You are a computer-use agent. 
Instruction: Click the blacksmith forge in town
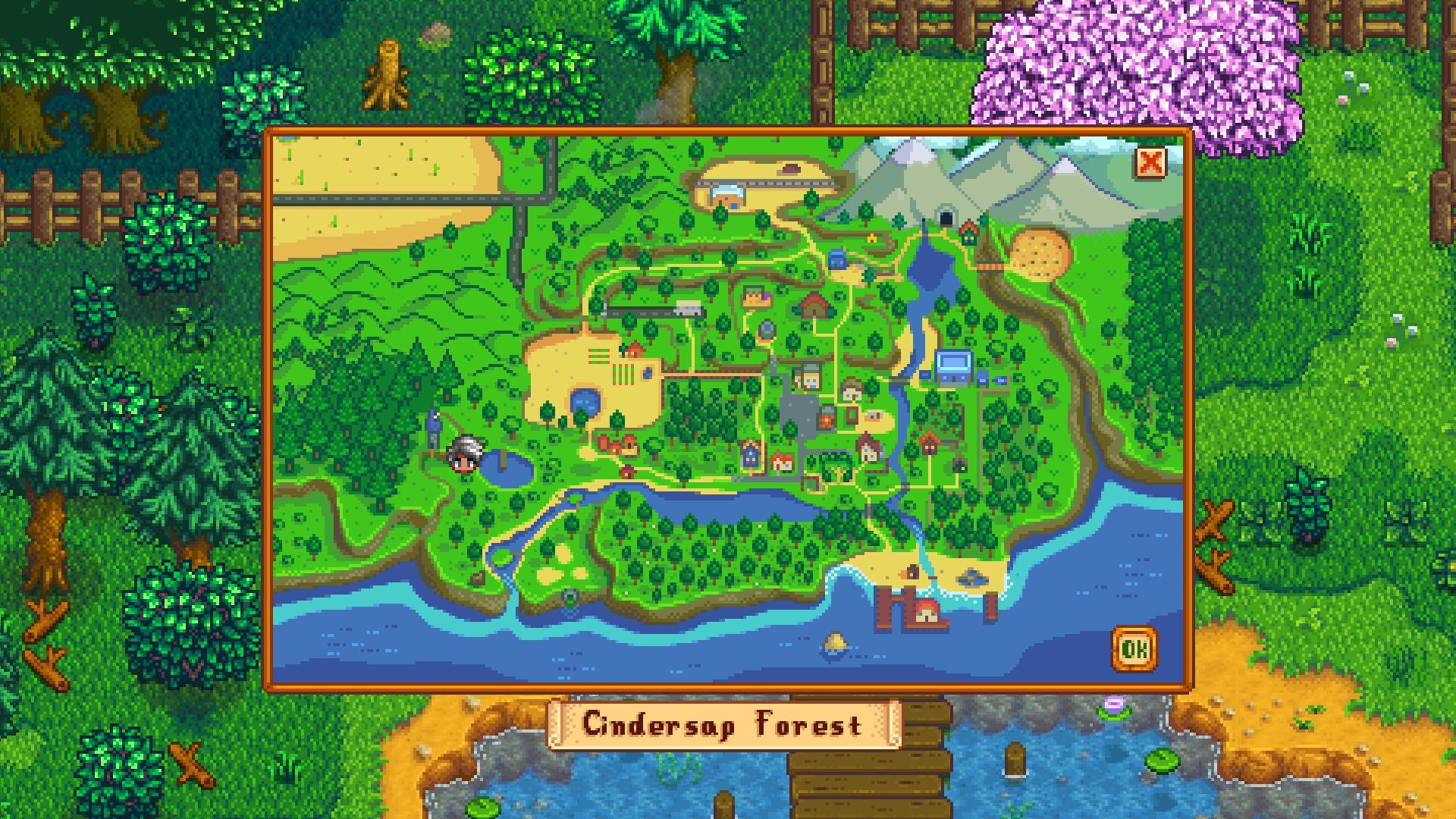pyautogui.click(x=826, y=419)
